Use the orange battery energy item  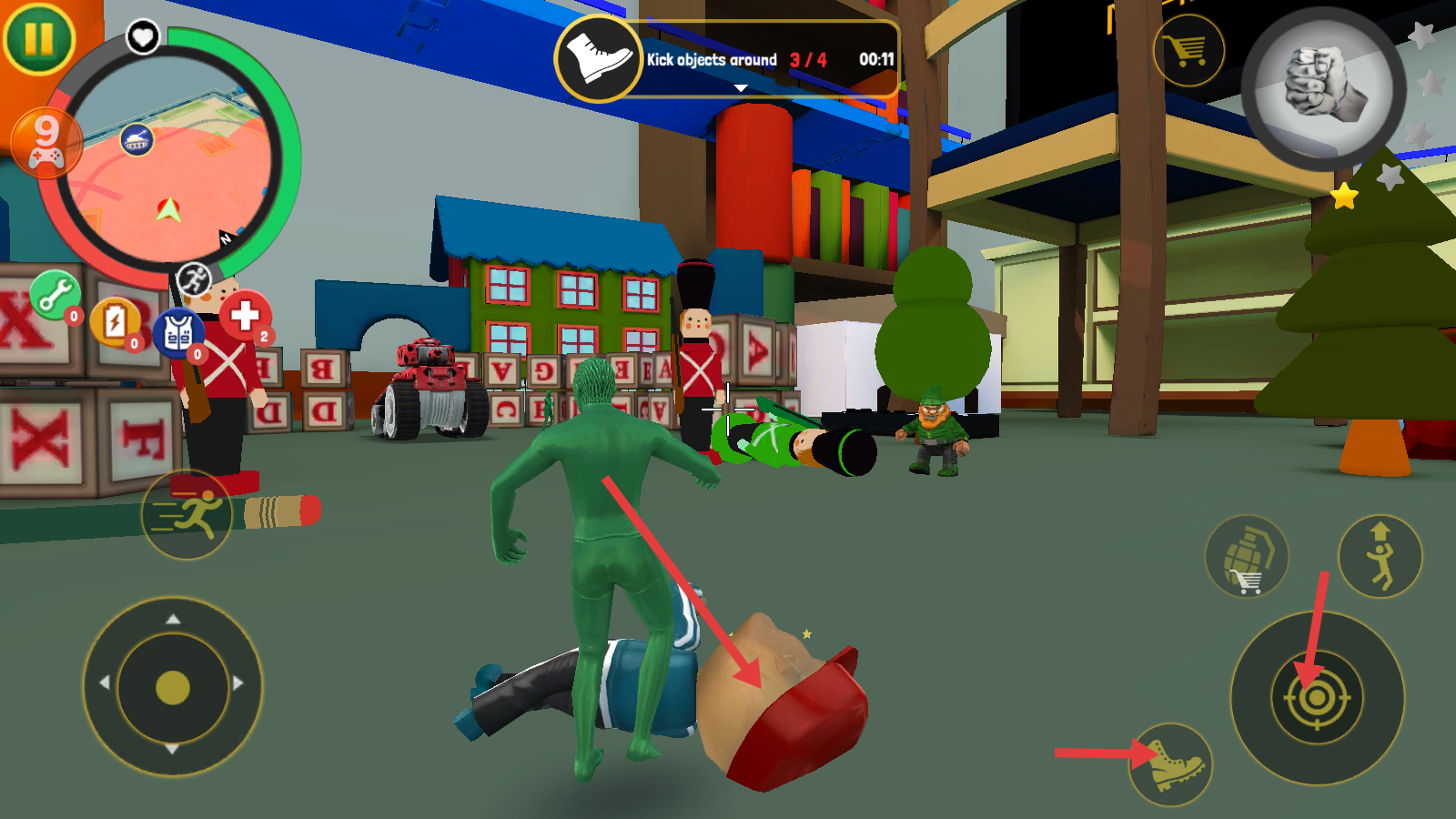(x=115, y=322)
